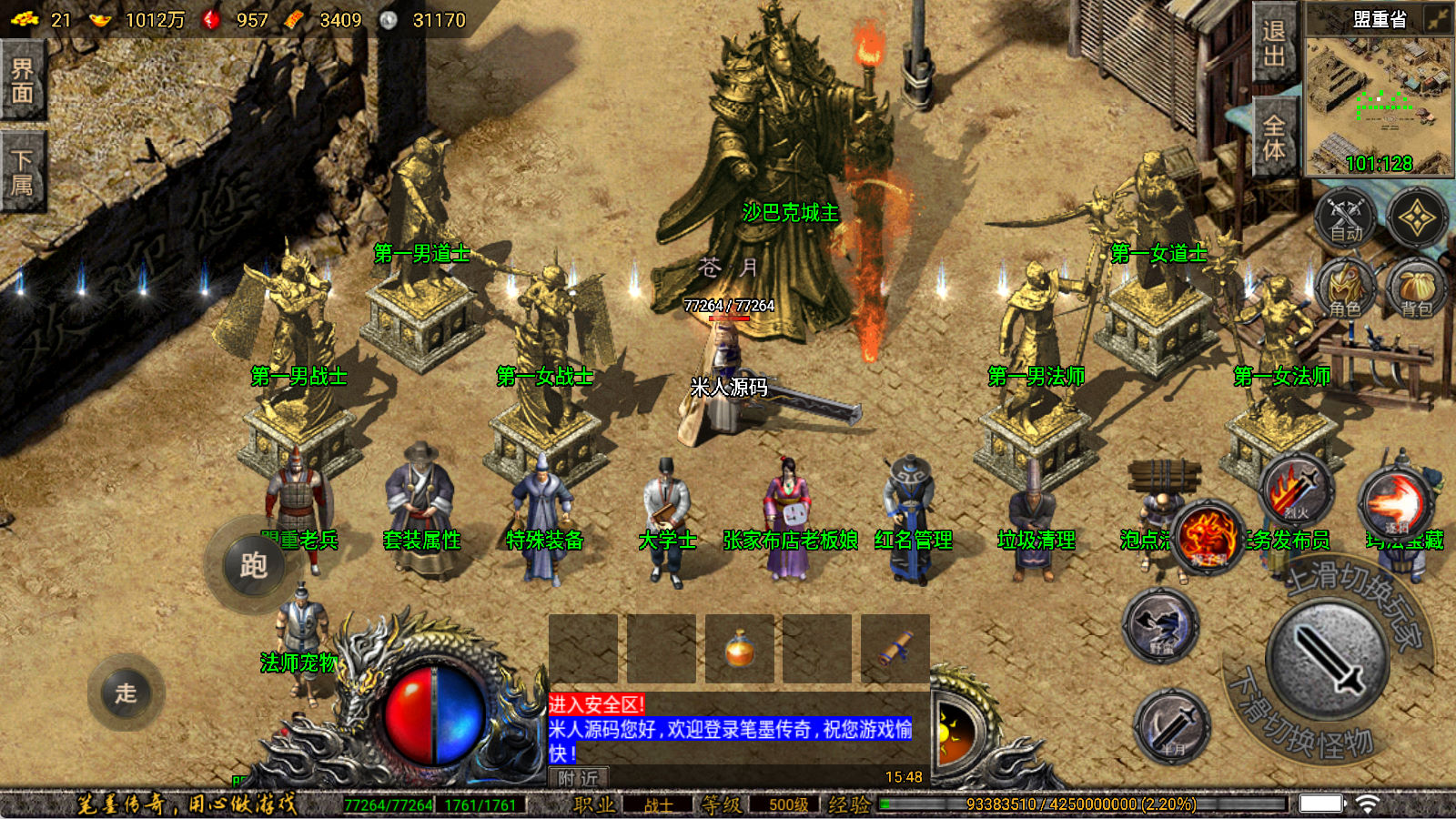
Task: Select the 附近 nearby chat channel
Action: tap(579, 777)
